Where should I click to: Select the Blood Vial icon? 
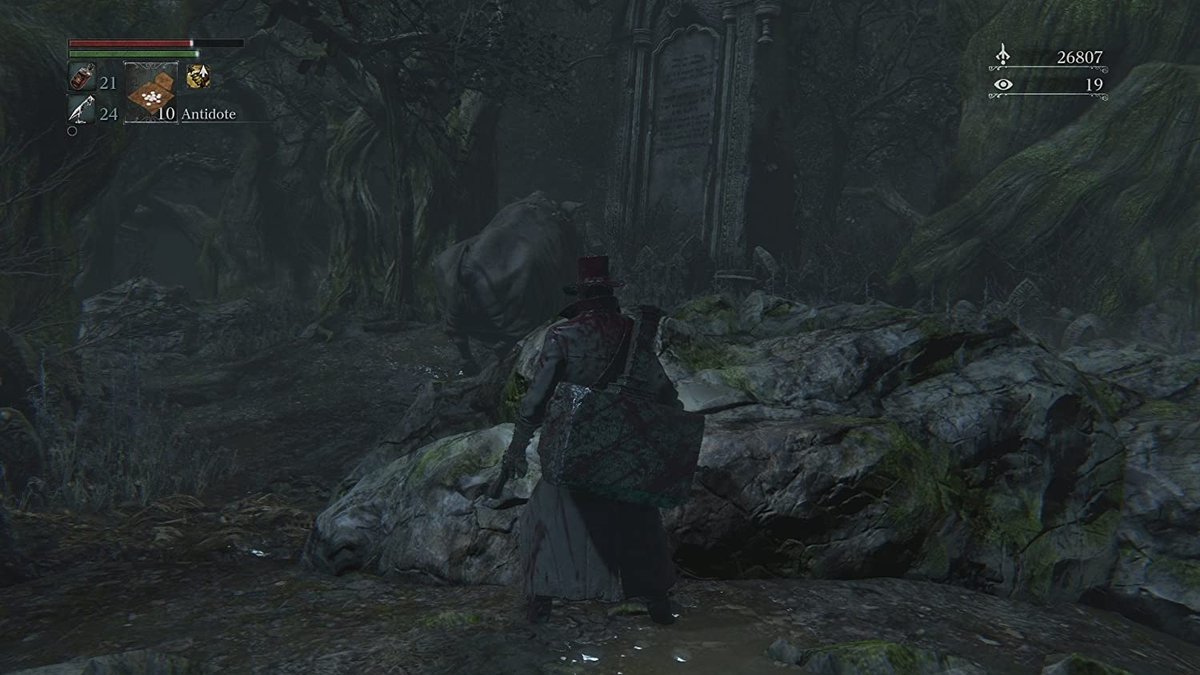(81, 77)
